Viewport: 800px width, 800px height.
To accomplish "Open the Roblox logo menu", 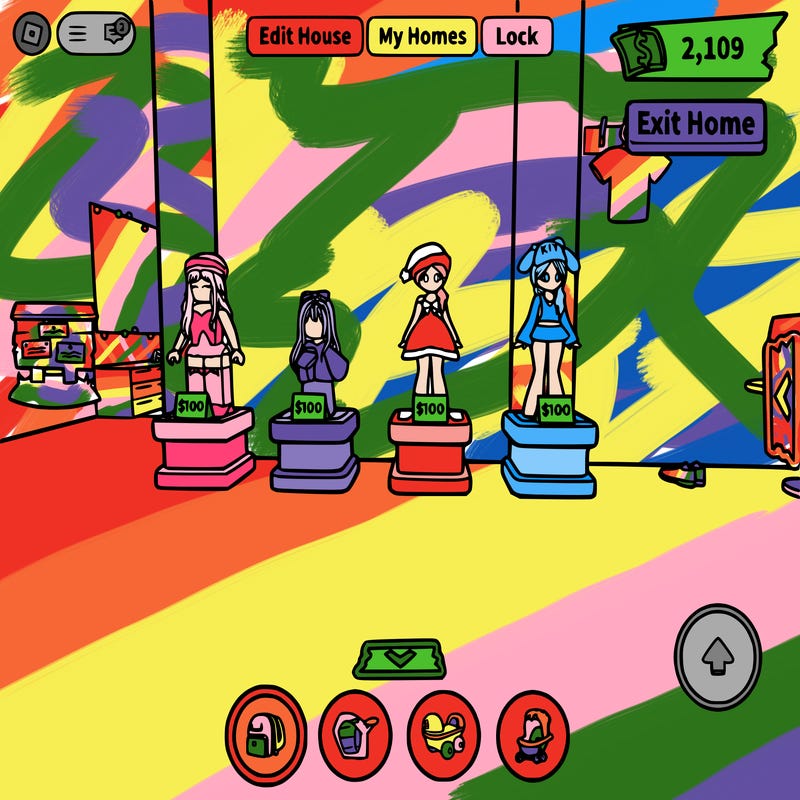I will pyautogui.click(x=33, y=35).
